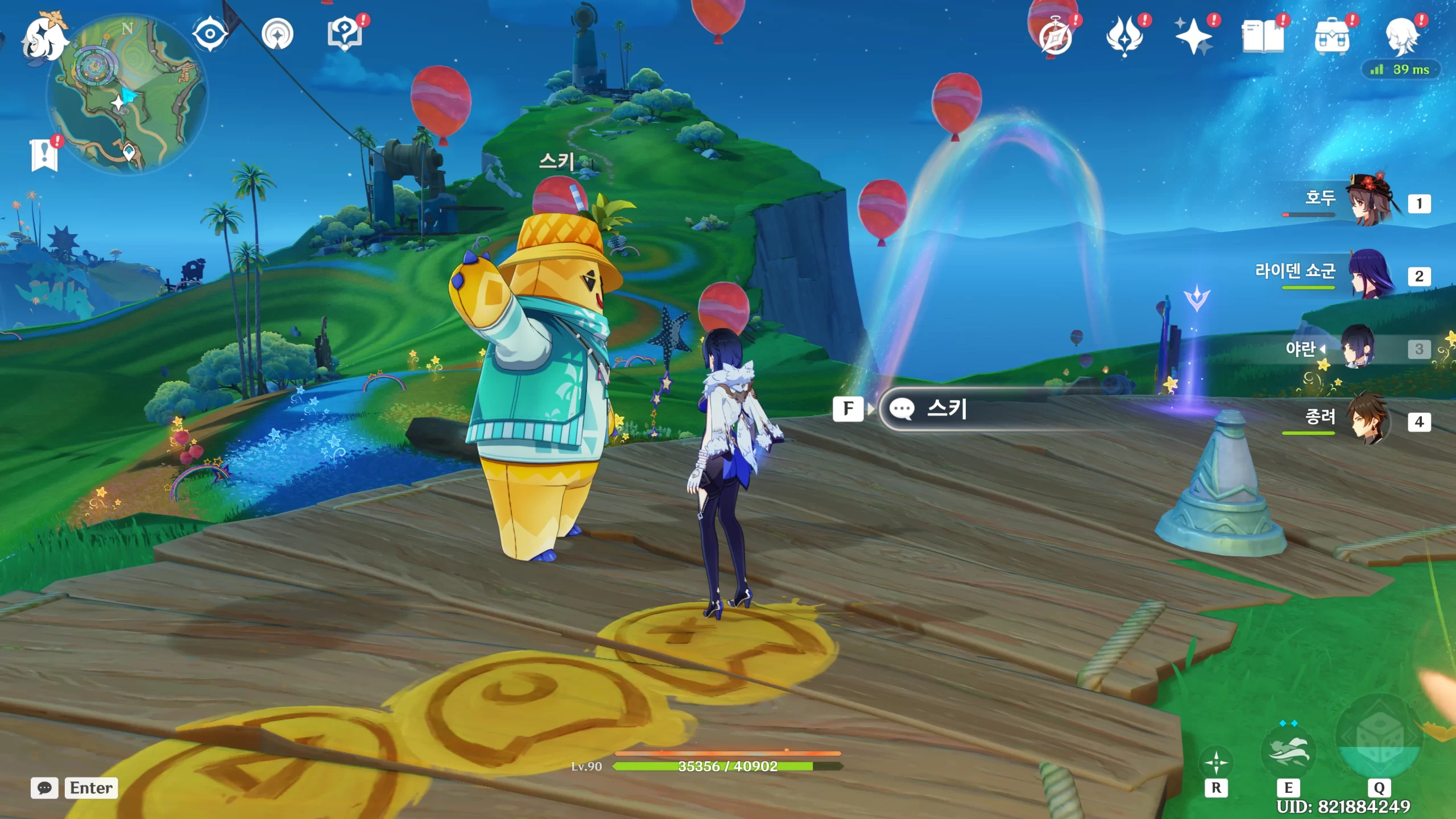Select active character 야란 portrait
1456x819 pixels.
[x=1358, y=347]
